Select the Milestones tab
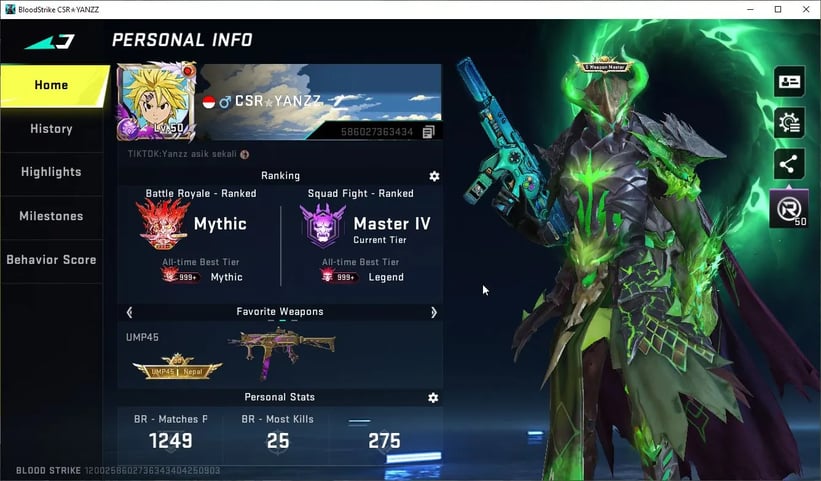 pyautogui.click(x=51, y=216)
